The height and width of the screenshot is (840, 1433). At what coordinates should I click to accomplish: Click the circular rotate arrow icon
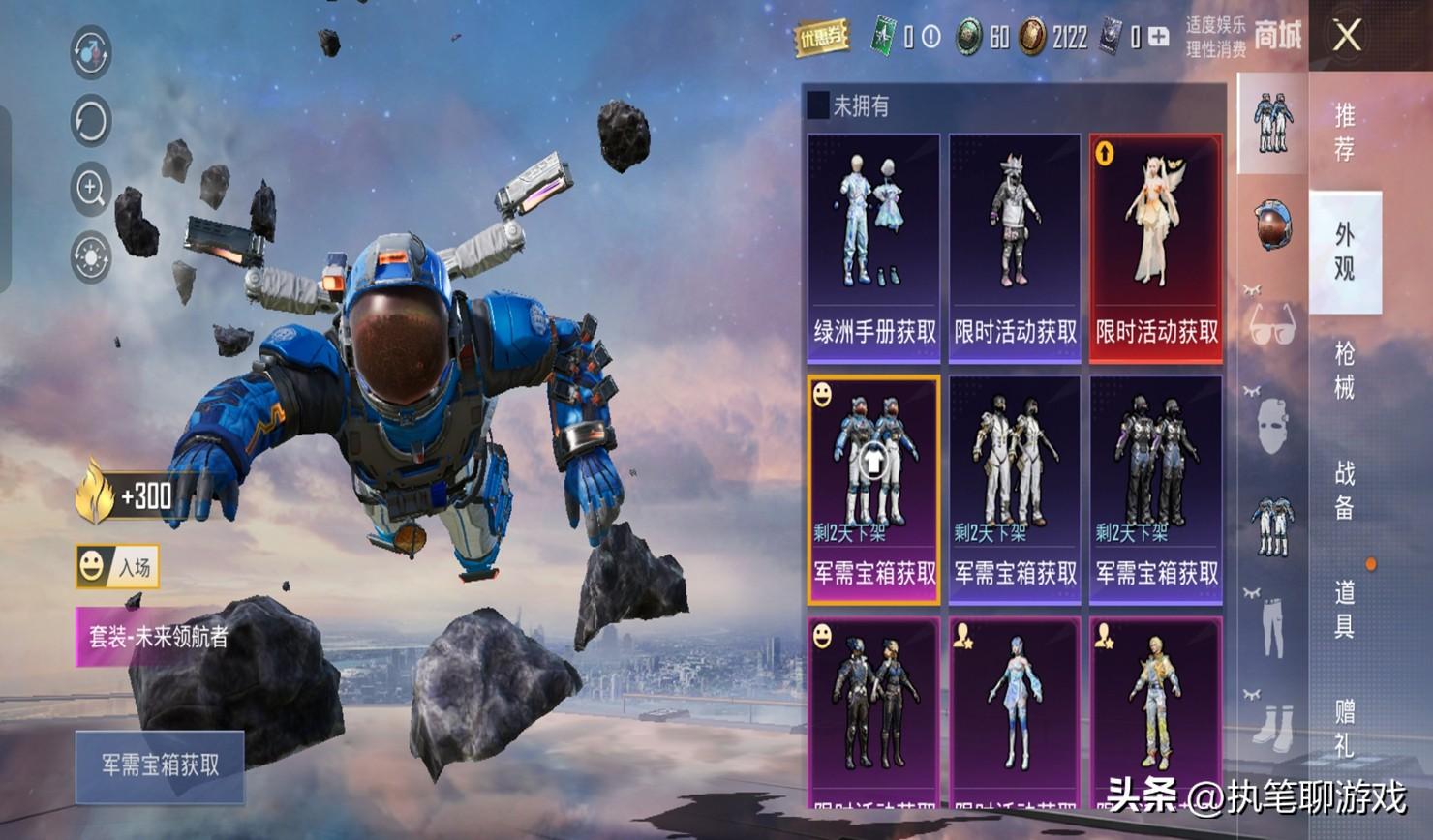pyautogui.click(x=91, y=121)
